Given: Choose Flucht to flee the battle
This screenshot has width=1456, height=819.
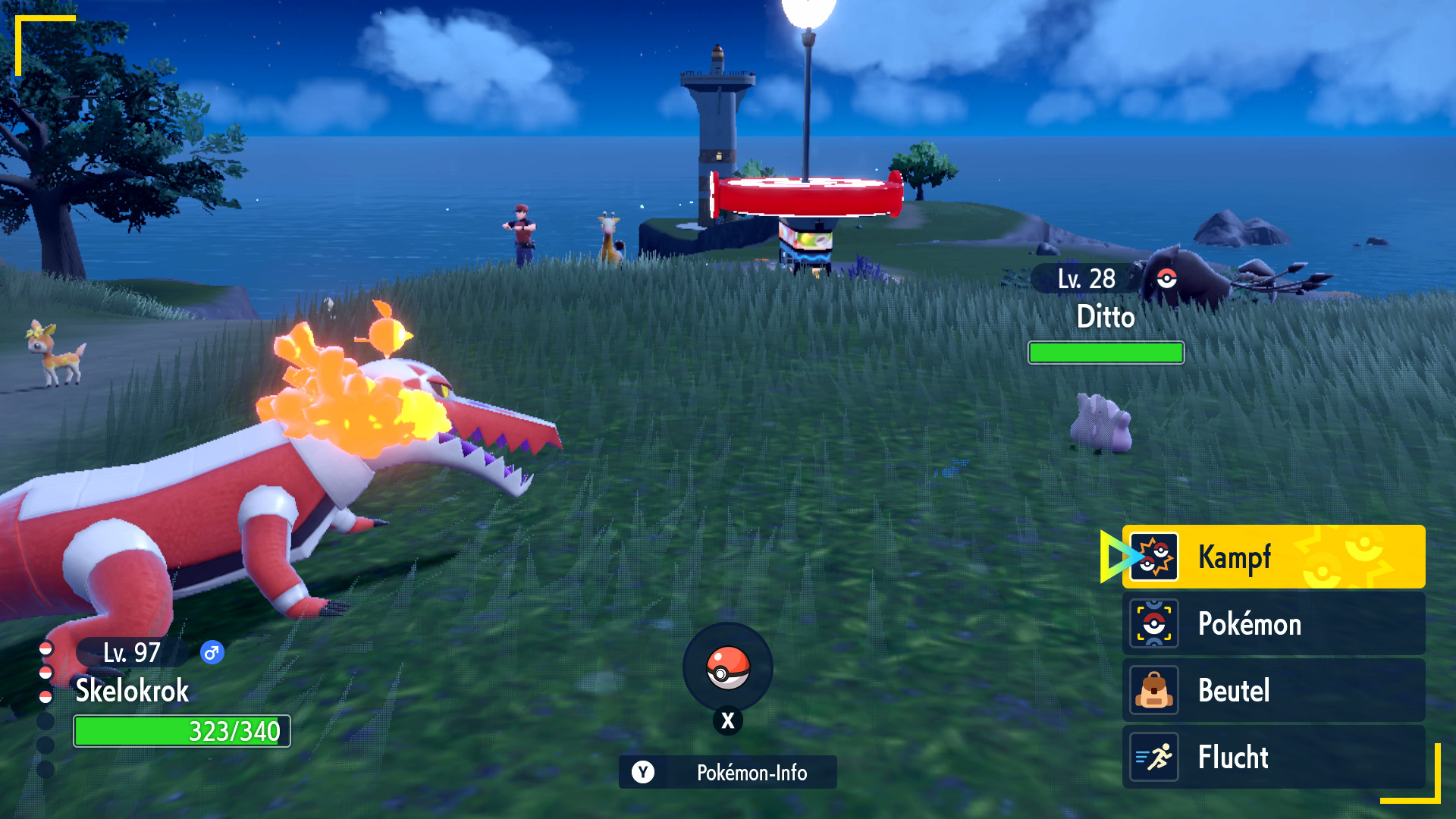Looking at the screenshot, I should coord(1272,757).
